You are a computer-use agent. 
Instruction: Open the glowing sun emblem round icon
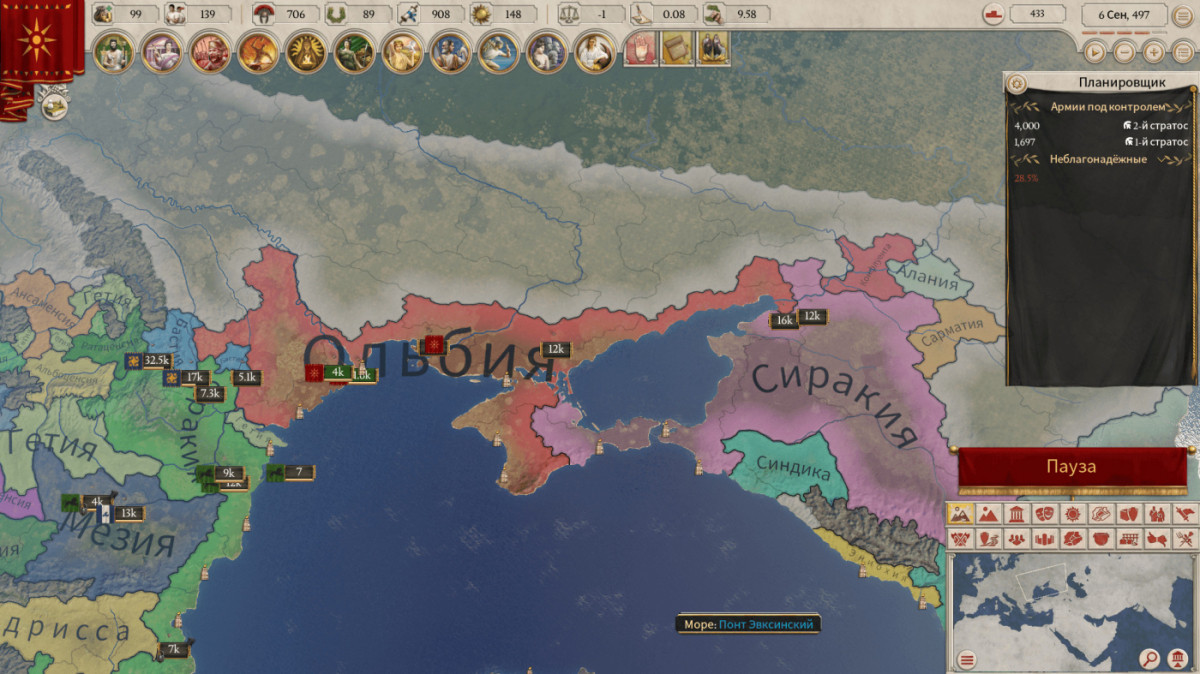pos(305,52)
